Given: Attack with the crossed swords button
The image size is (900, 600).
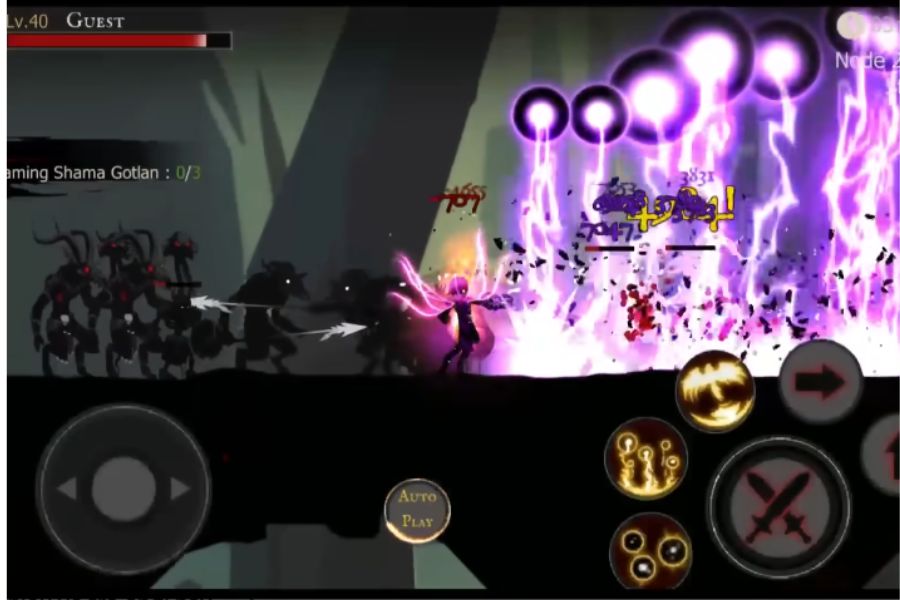Looking at the screenshot, I should pos(778,507).
